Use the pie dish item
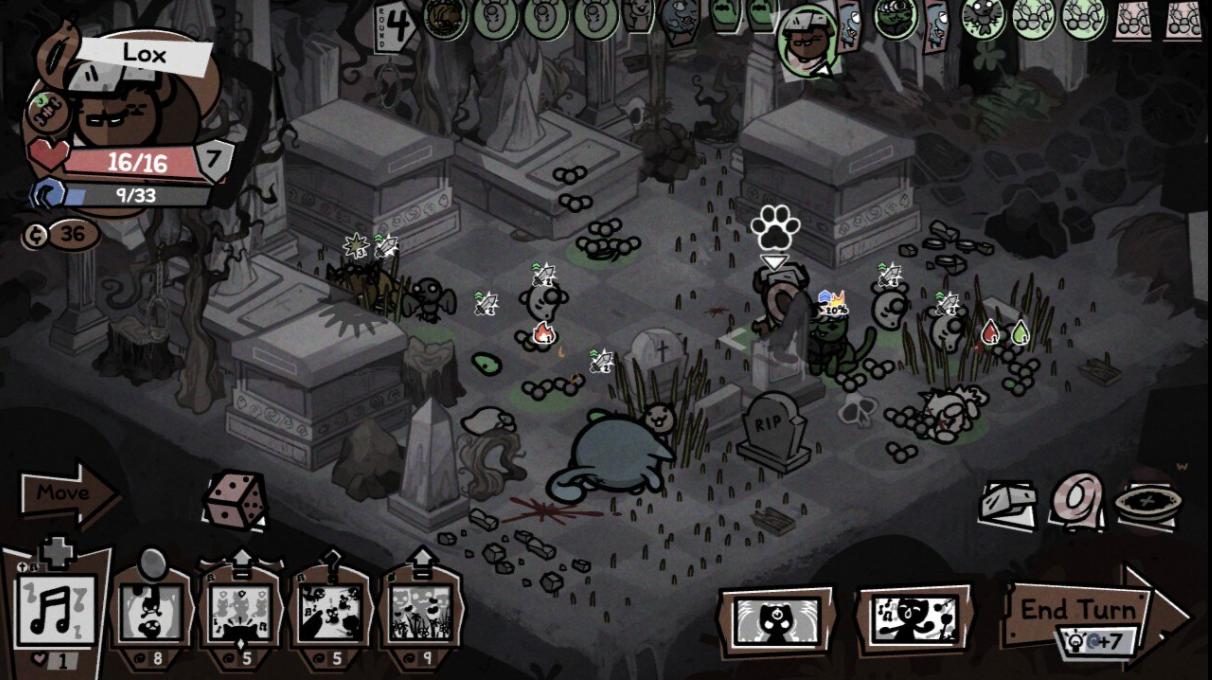 tap(1147, 503)
